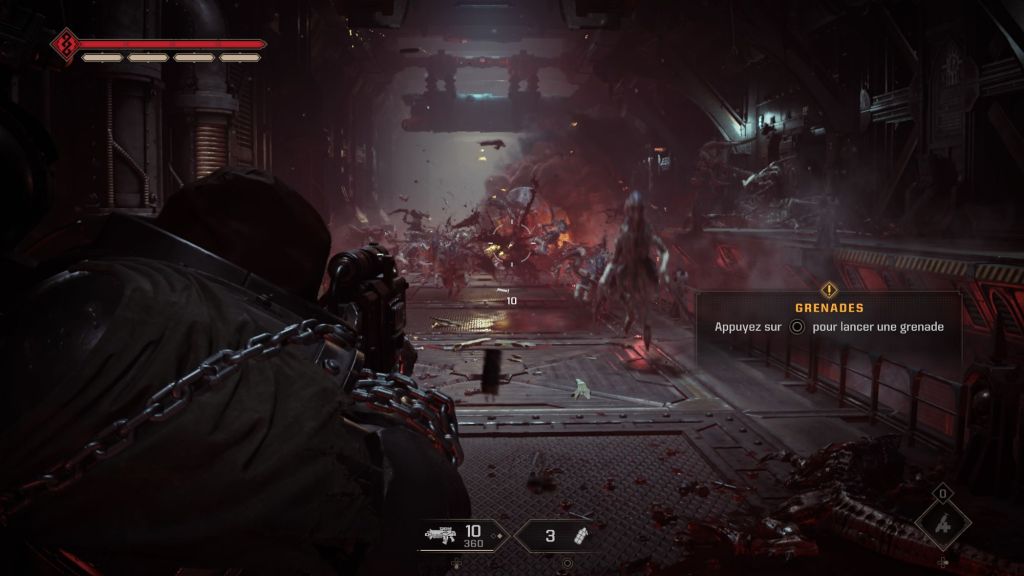Select the grenade slot
Viewport: 1024px width, 576px height.
tap(563, 535)
